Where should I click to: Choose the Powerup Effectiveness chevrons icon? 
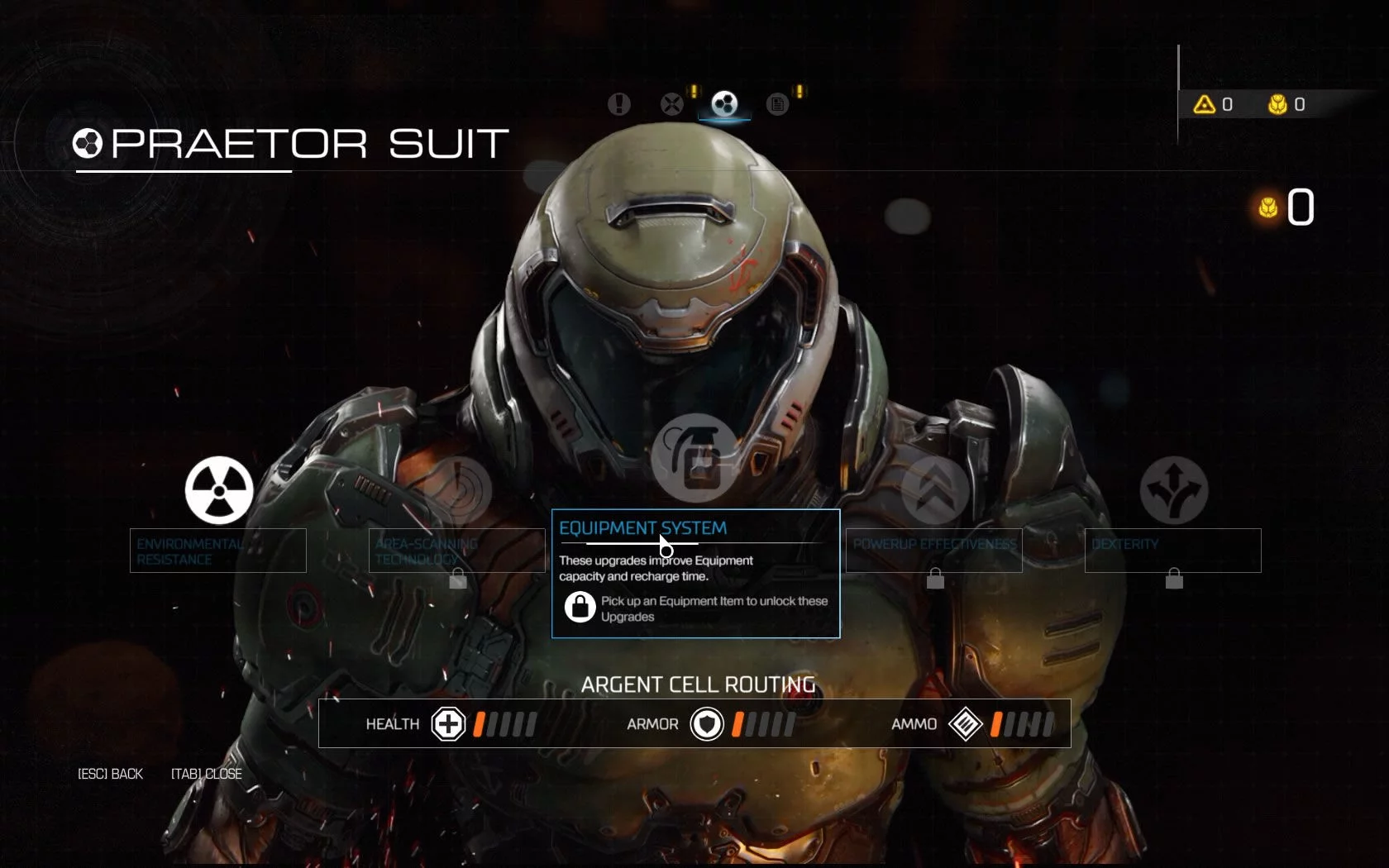[934, 490]
